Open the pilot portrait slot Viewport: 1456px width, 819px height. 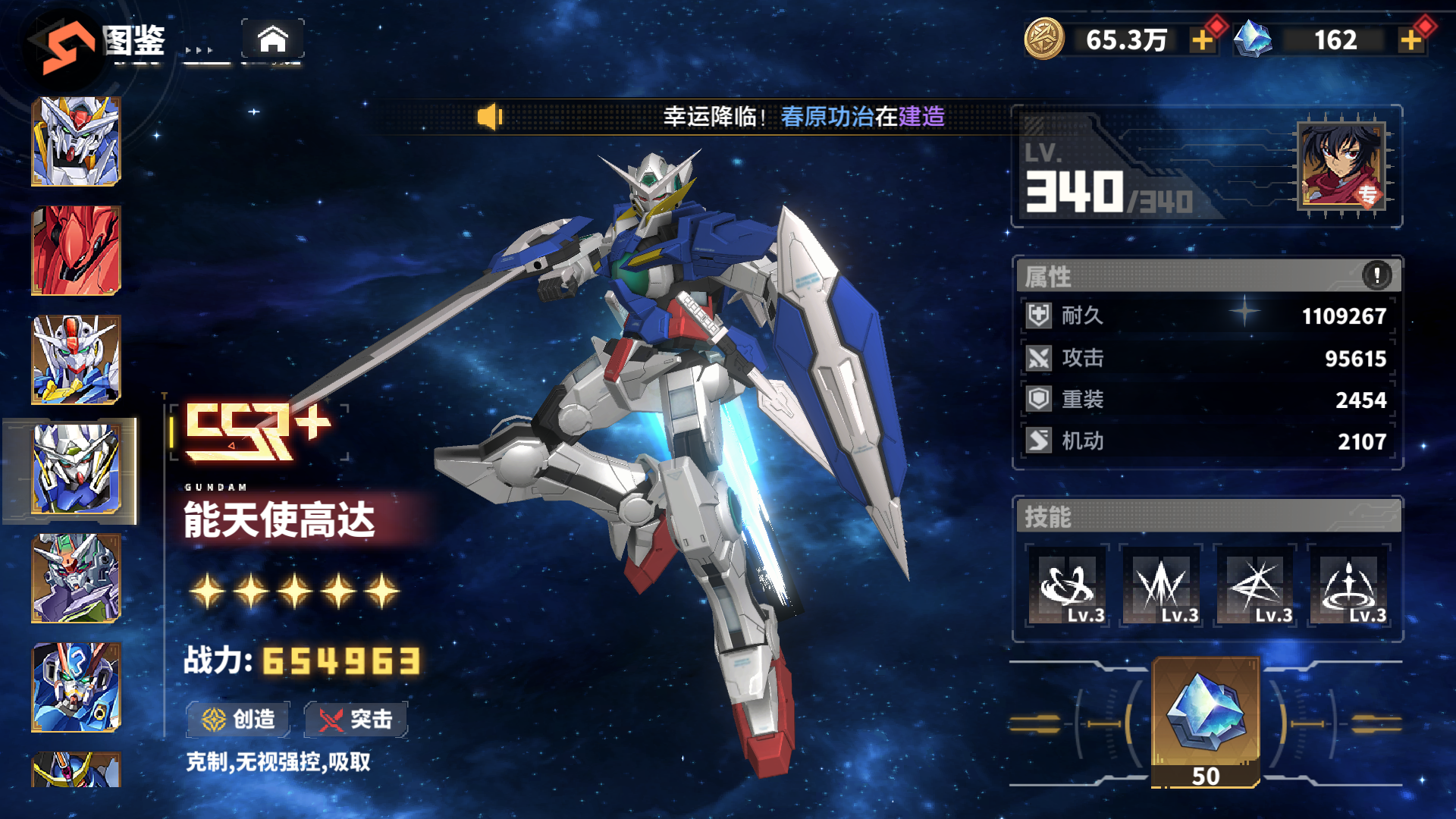point(1341,166)
